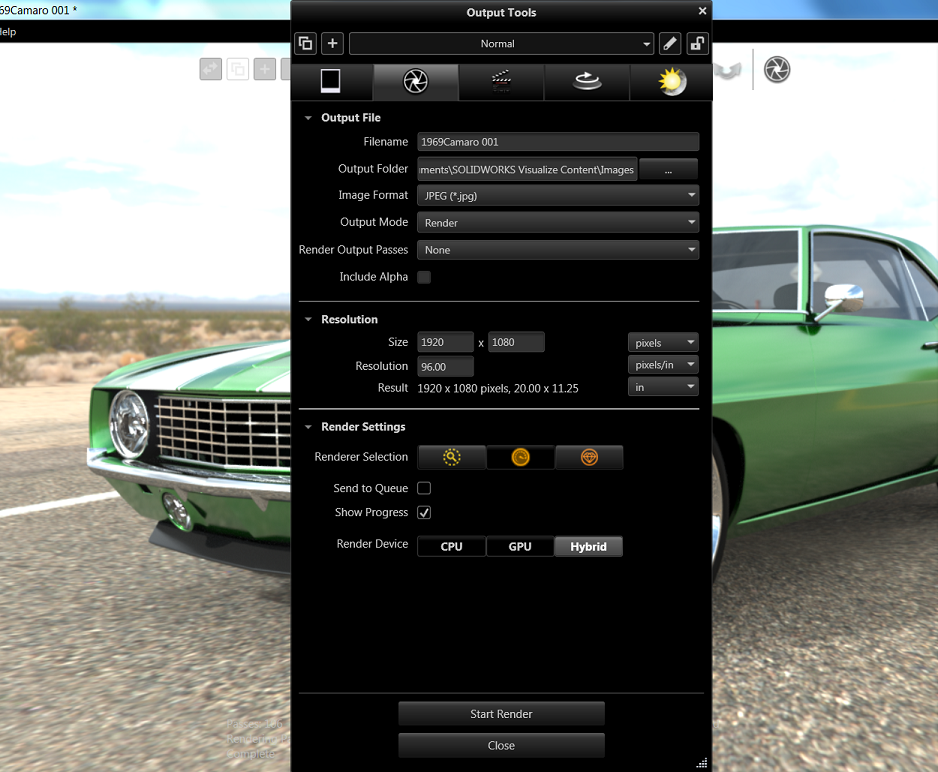Edit the width size field showing 1920
This screenshot has width=938, height=772.
pyautogui.click(x=445, y=342)
